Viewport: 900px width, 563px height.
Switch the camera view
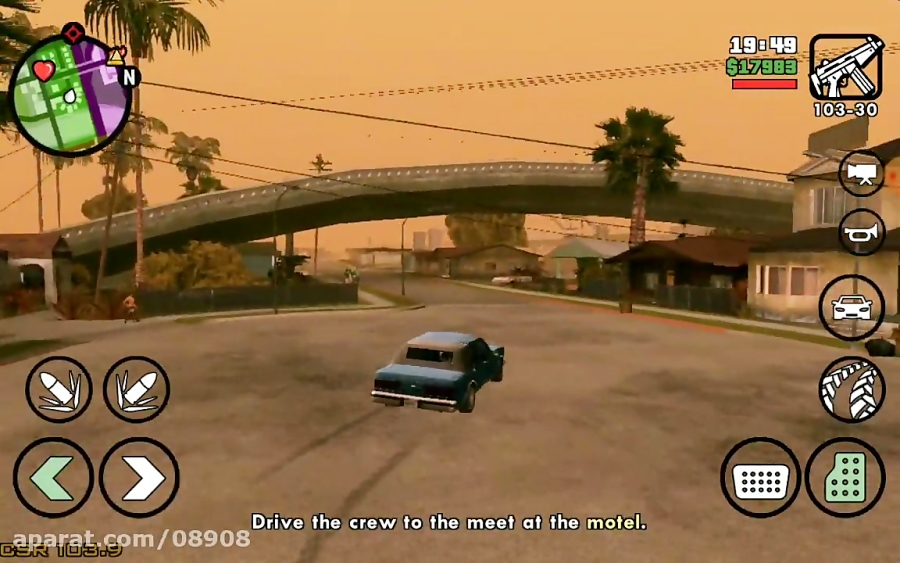tap(861, 172)
